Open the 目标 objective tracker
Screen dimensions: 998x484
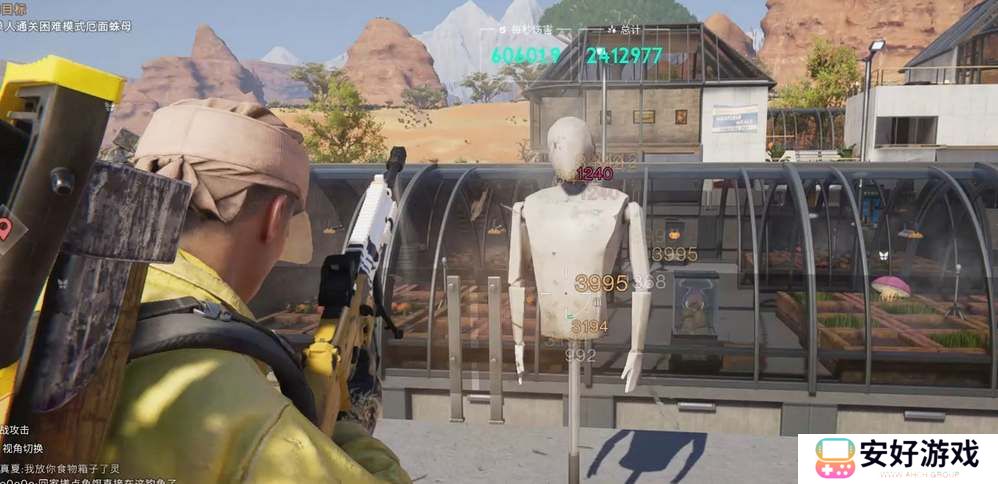14,8
